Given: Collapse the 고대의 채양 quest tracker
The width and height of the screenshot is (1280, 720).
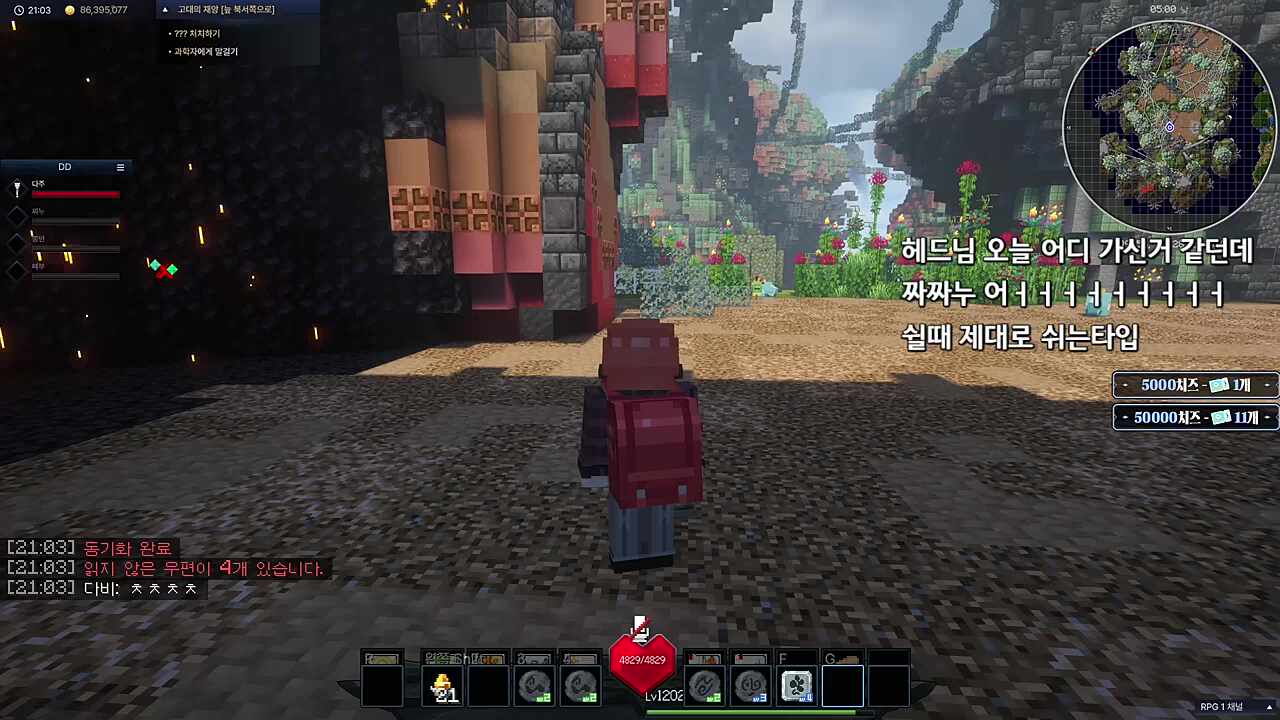Looking at the screenshot, I should coord(165,9).
